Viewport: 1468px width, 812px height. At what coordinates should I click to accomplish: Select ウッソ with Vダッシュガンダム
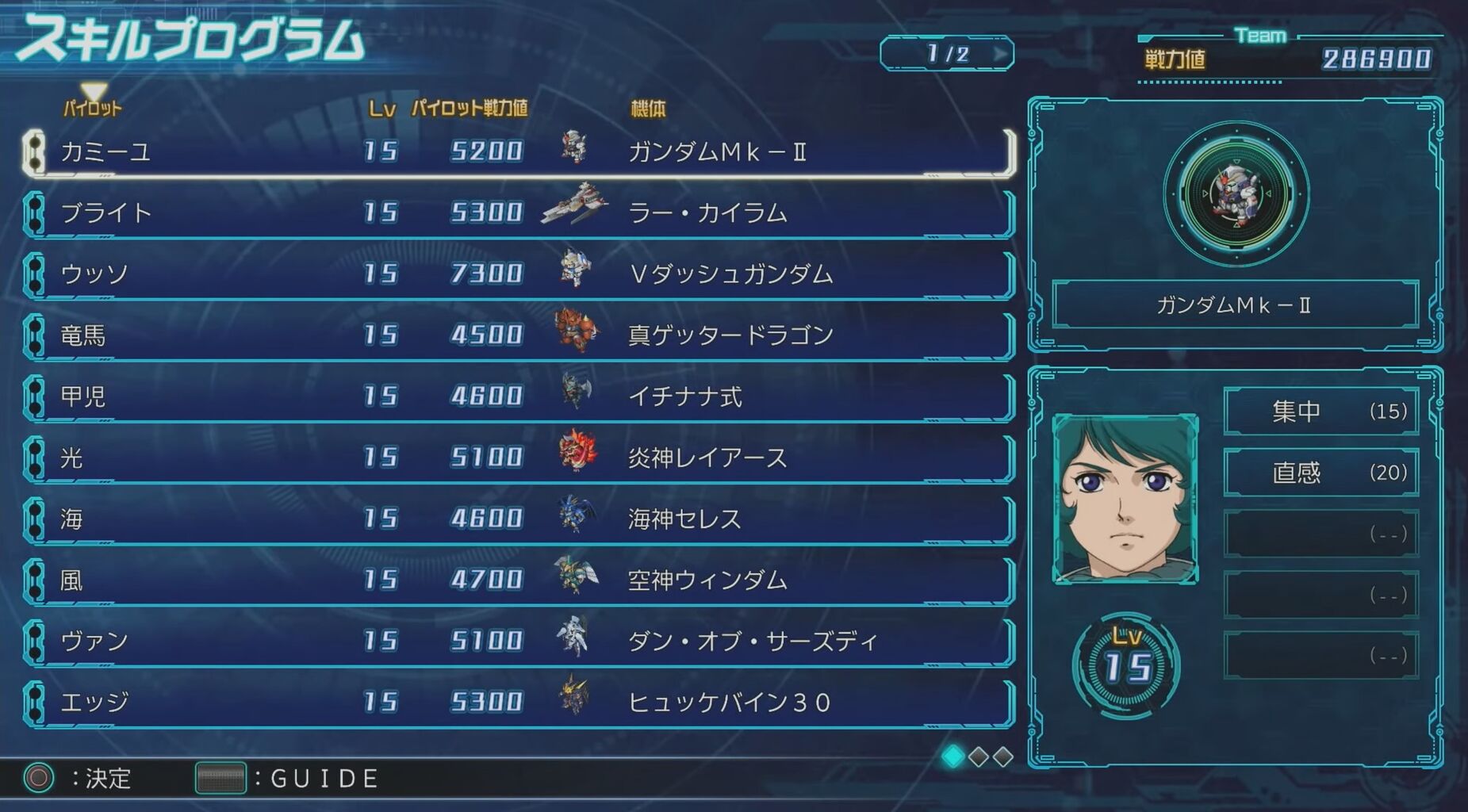tap(516, 274)
